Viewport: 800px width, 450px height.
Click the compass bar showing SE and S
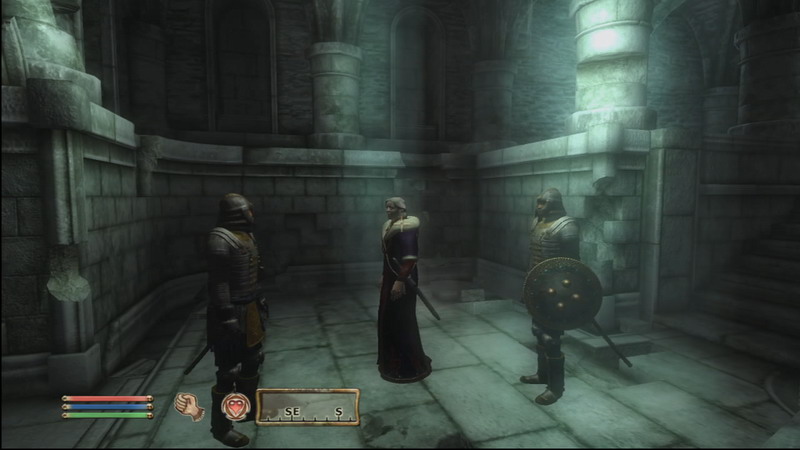click(x=308, y=407)
